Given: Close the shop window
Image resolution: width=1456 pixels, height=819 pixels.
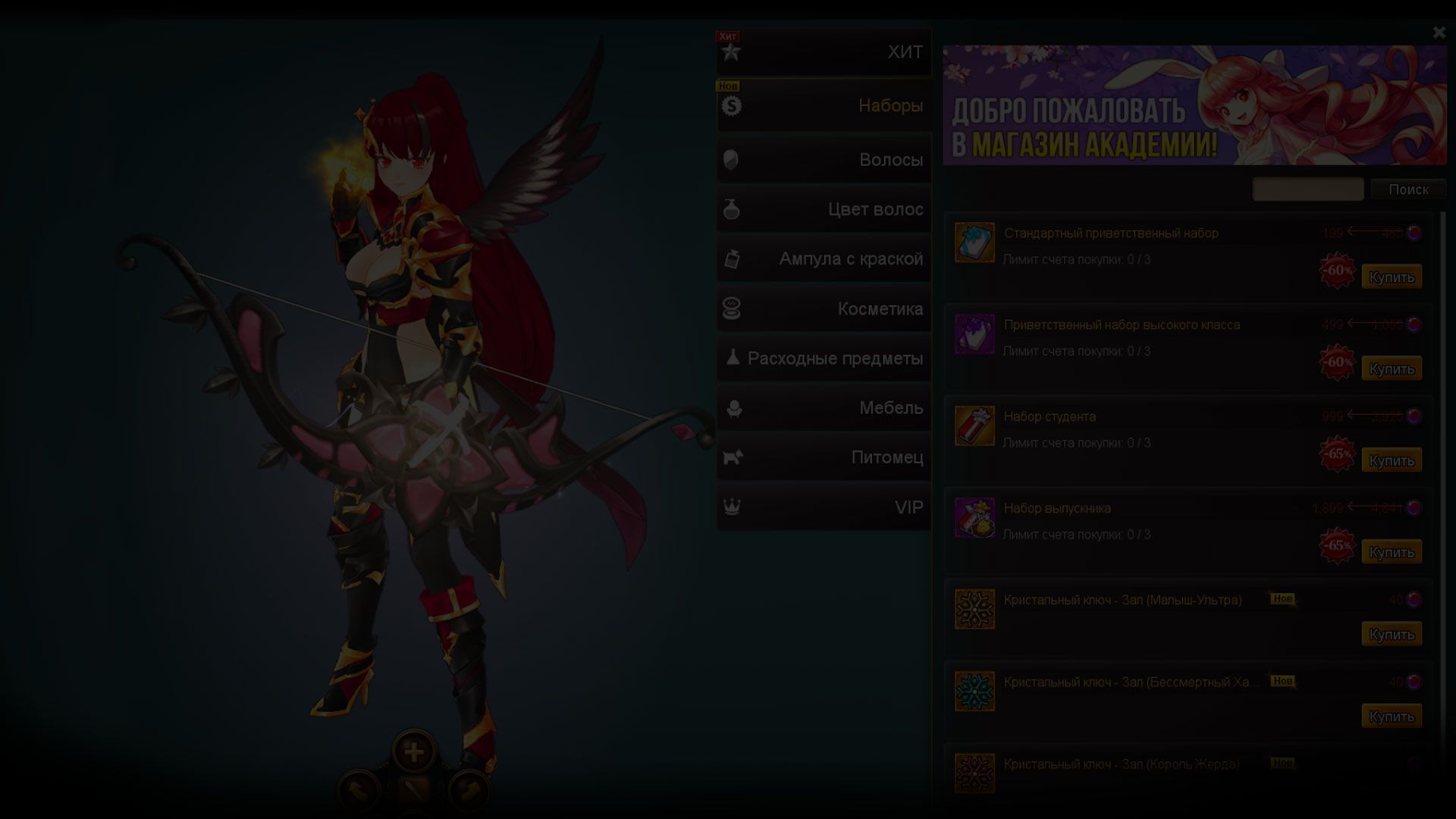Looking at the screenshot, I should click(1439, 33).
